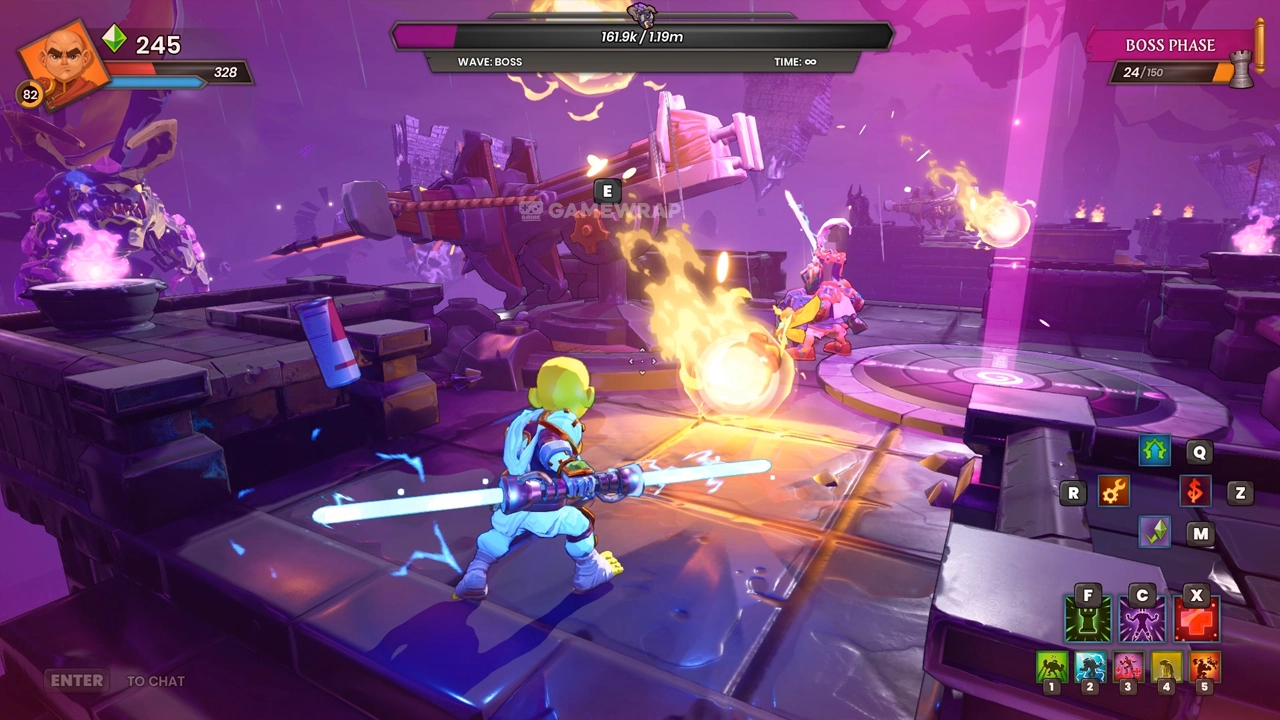Choose the red dollar sign sell icon
Viewport: 1280px width, 720px height.
1195,491
